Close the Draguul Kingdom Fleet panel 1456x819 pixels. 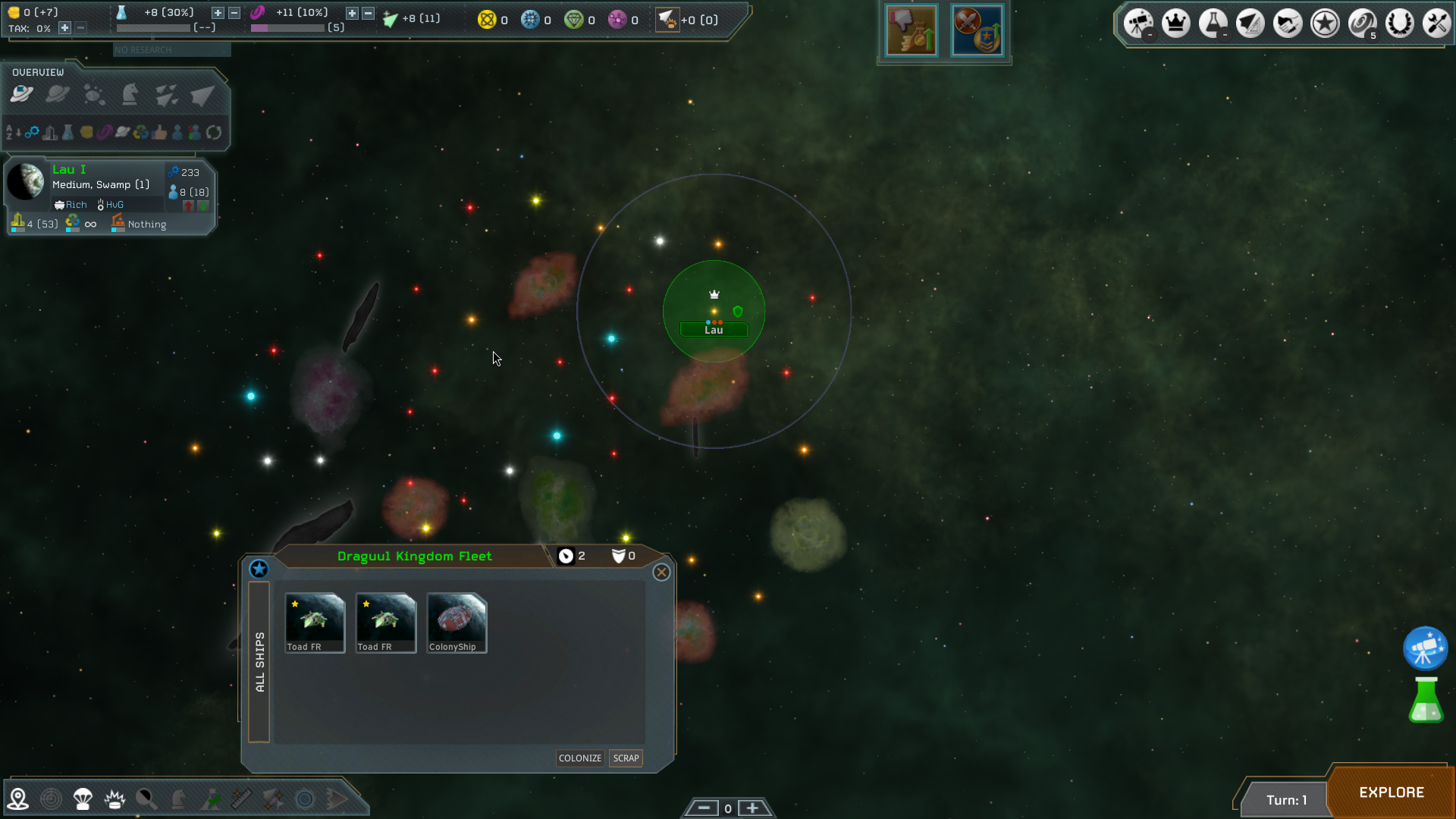[x=661, y=573]
